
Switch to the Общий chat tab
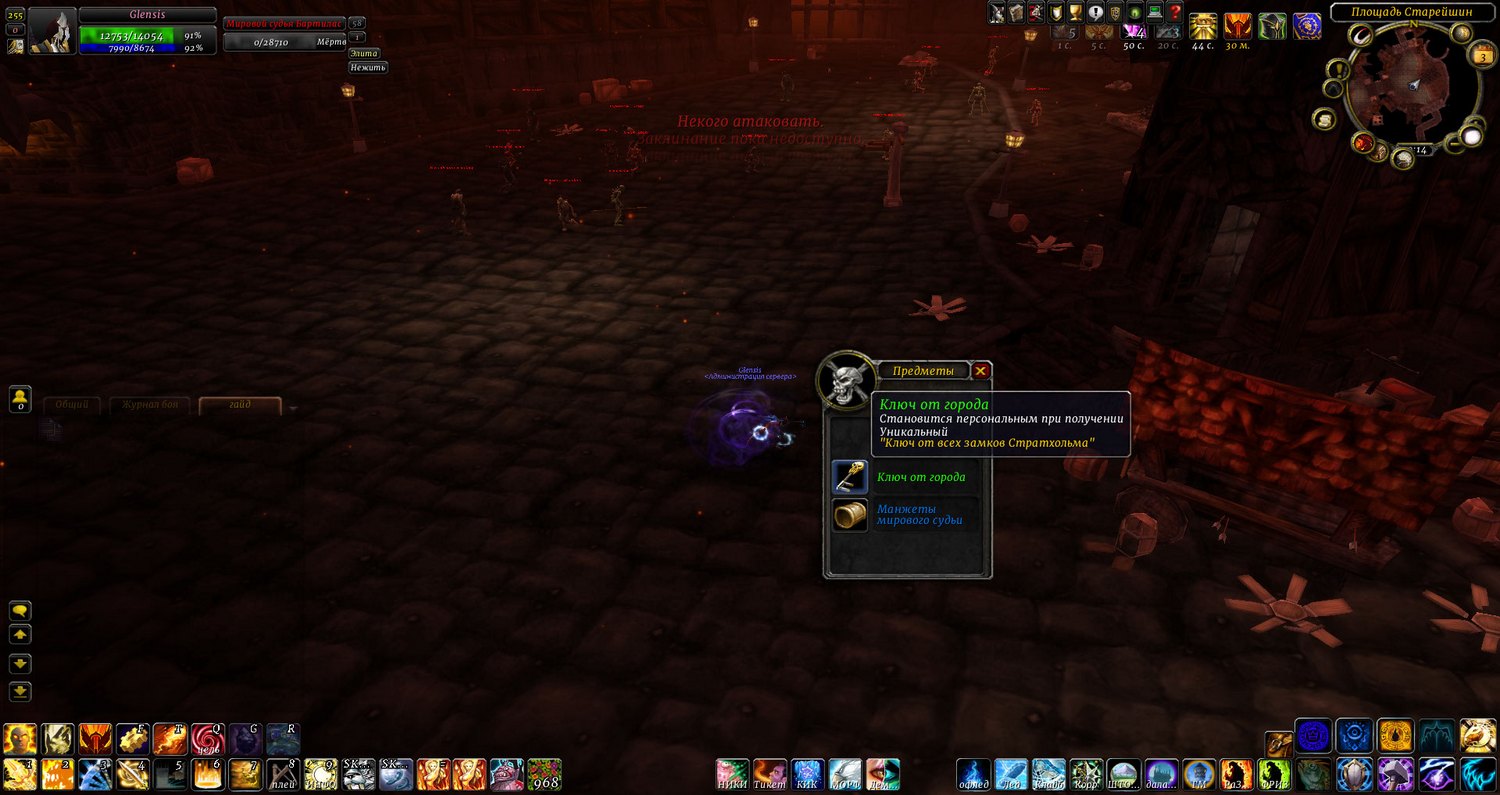tap(72, 405)
